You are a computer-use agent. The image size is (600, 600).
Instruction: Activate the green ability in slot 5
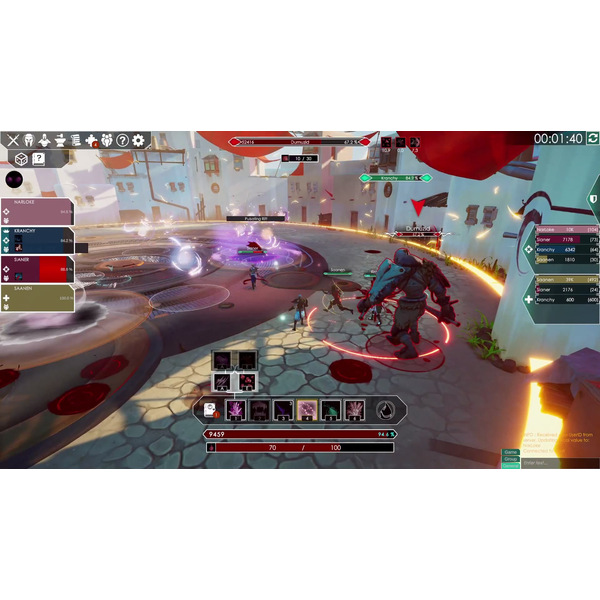click(331, 409)
